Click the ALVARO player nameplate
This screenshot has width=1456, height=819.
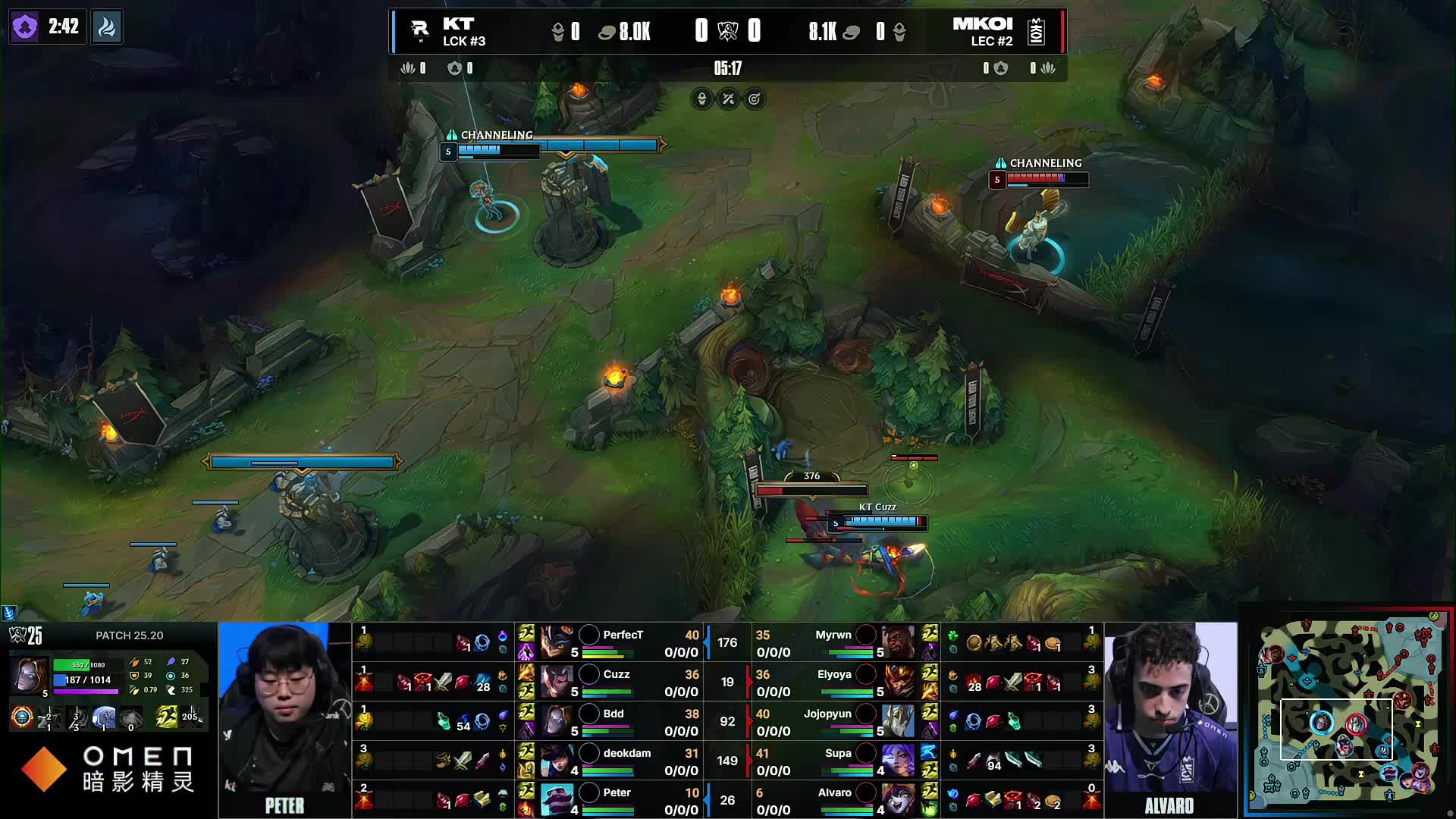coord(1170,805)
